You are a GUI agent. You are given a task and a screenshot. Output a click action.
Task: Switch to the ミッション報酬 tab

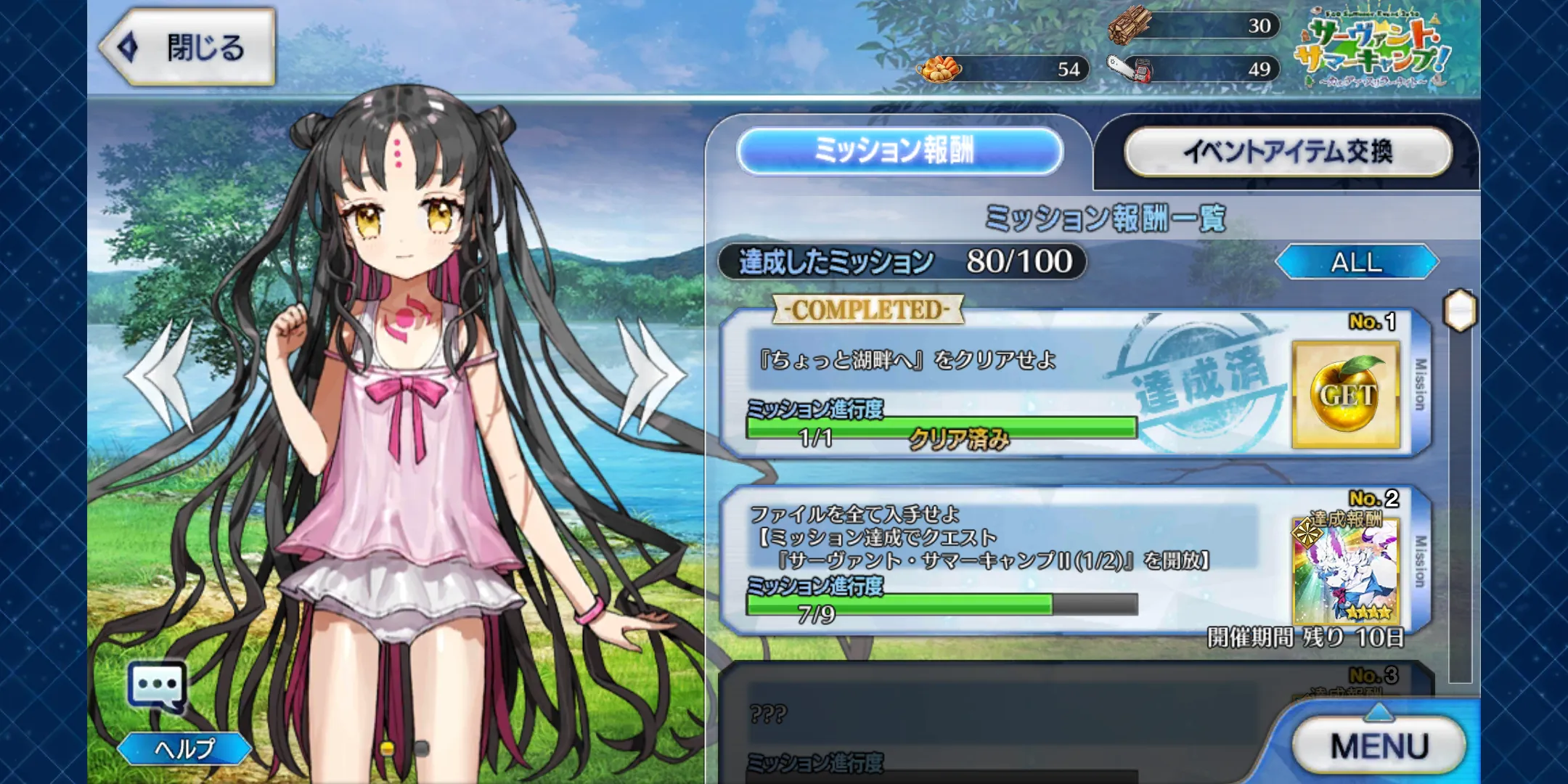tap(899, 151)
